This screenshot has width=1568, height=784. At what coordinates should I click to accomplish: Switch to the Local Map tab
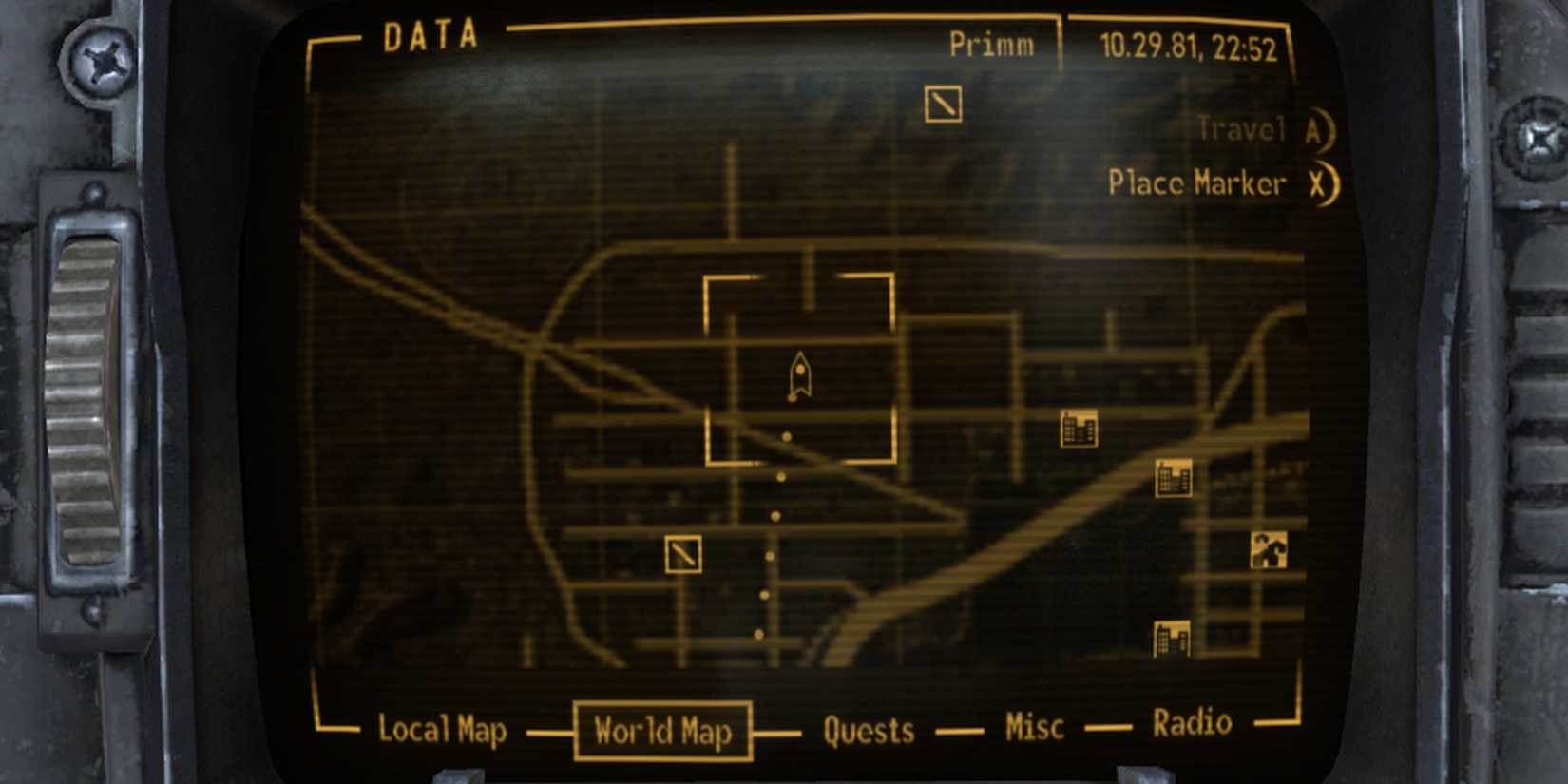(x=443, y=732)
